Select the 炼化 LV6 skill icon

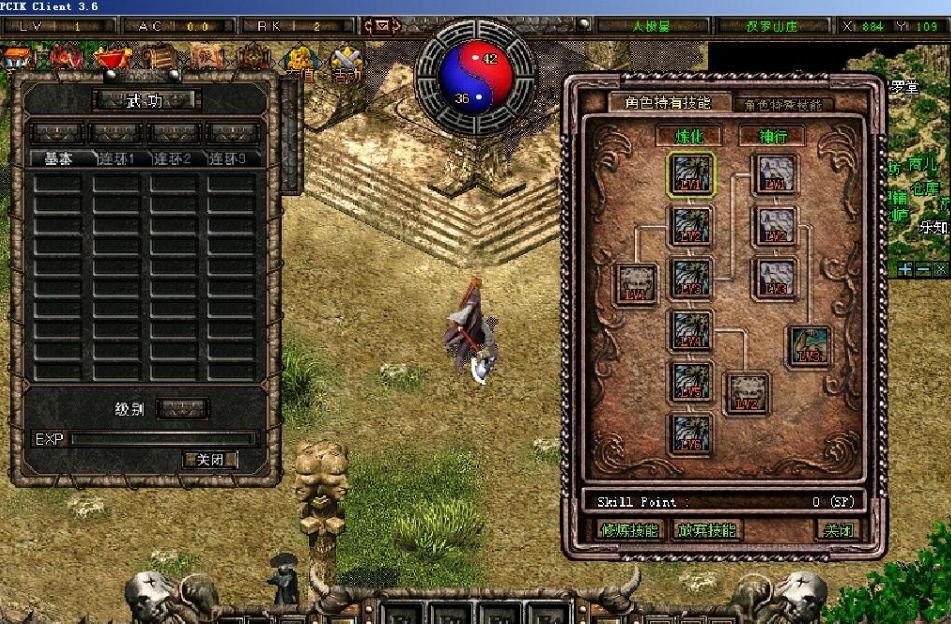tap(691, 435)
